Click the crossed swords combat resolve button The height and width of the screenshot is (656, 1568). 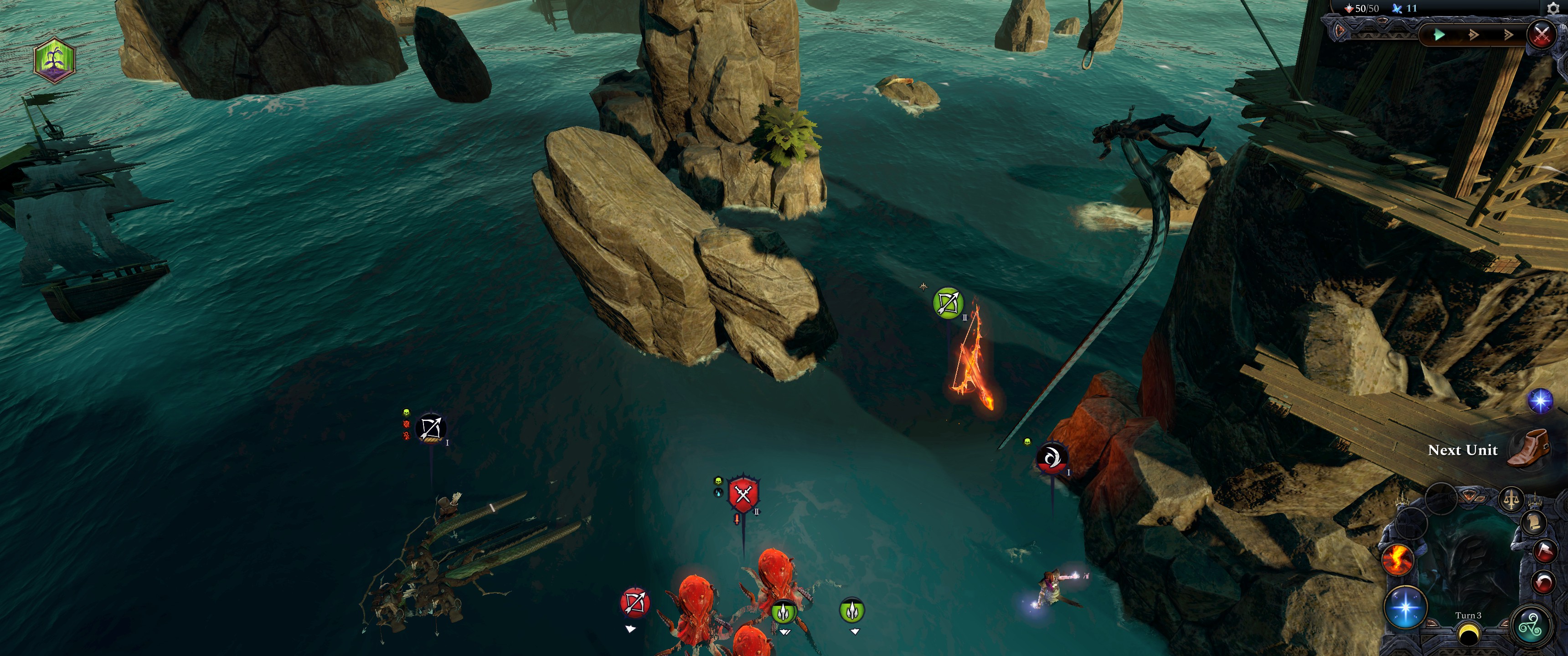point(1547,35)
